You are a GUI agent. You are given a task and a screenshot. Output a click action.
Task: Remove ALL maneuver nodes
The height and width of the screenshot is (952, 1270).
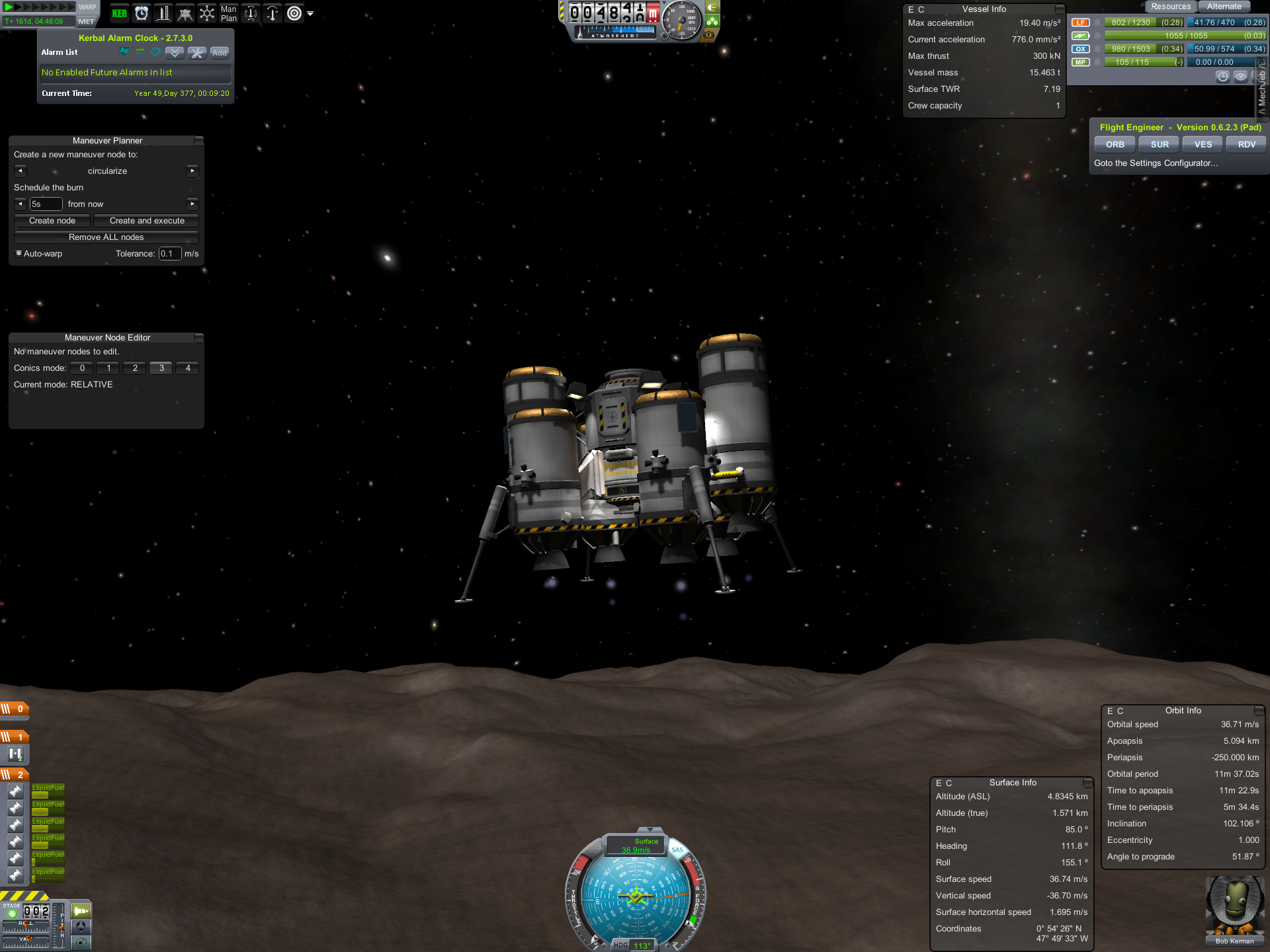106,237
